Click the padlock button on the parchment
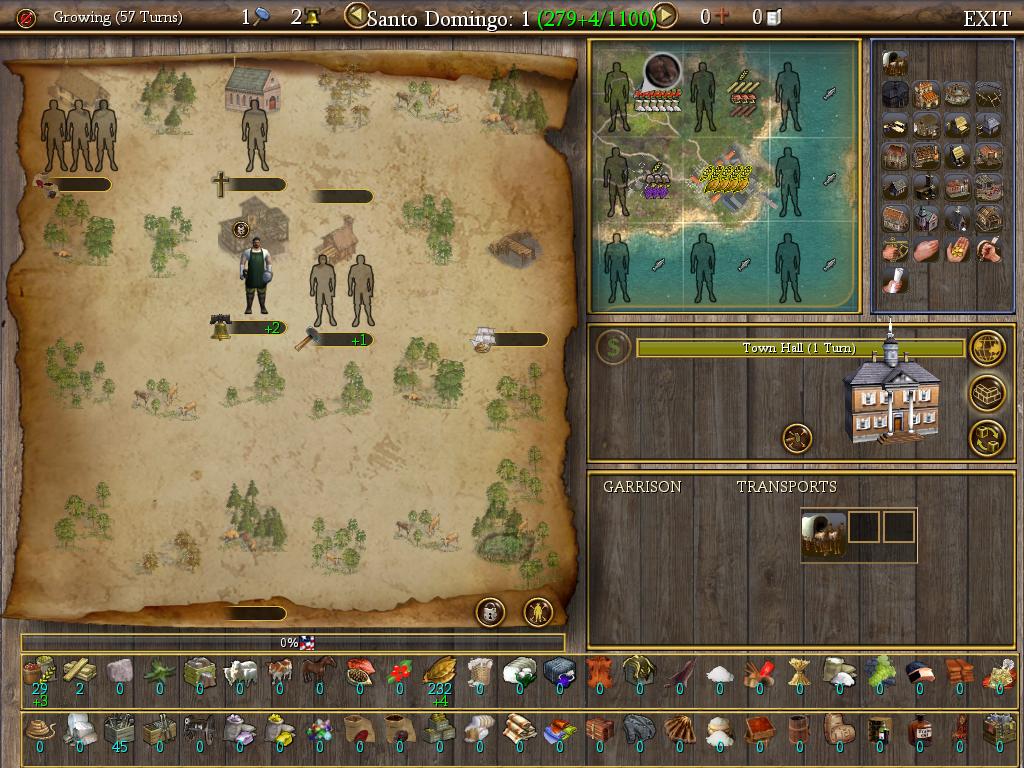 tap(490, 611)
